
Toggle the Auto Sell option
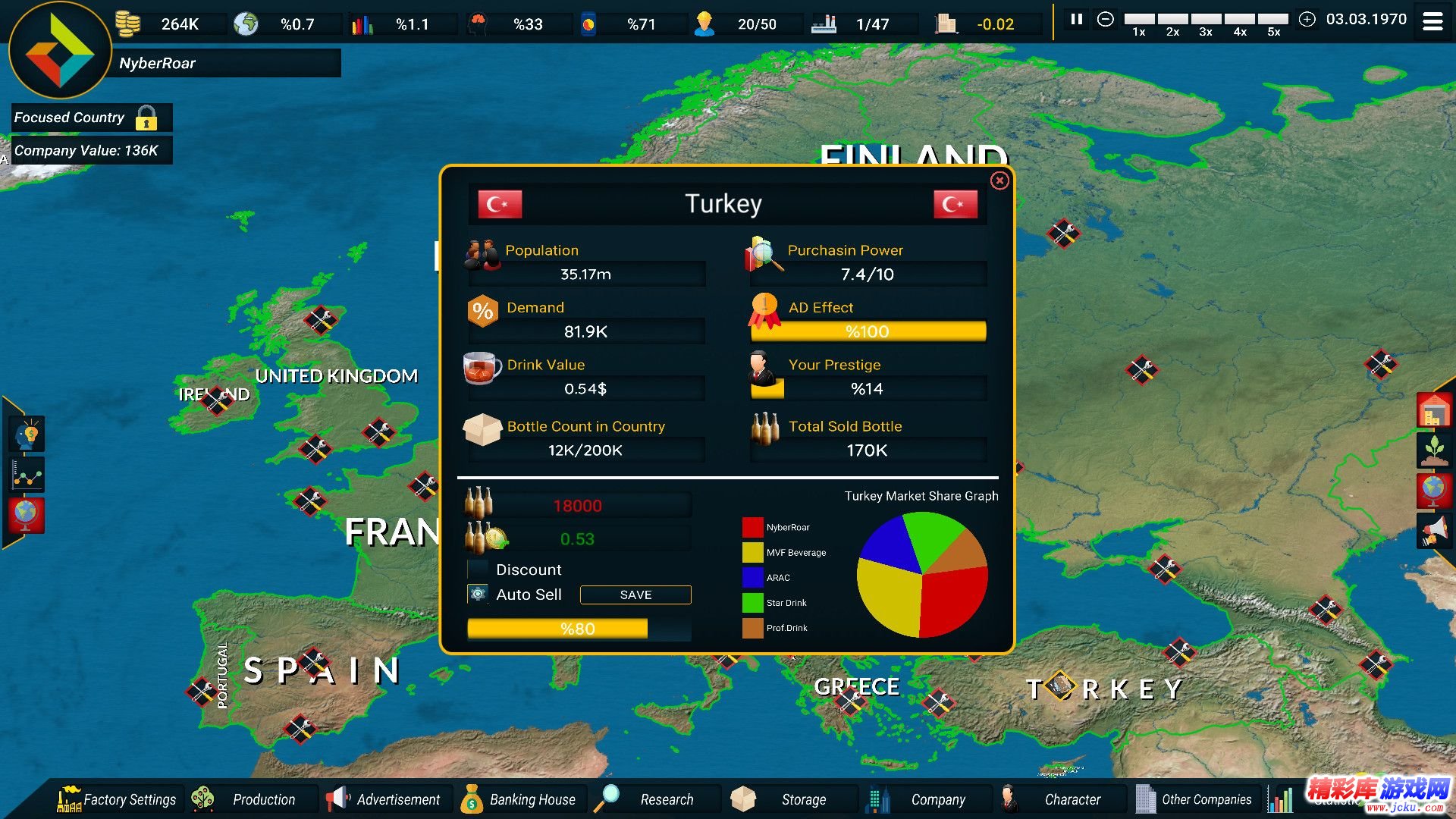478,595
